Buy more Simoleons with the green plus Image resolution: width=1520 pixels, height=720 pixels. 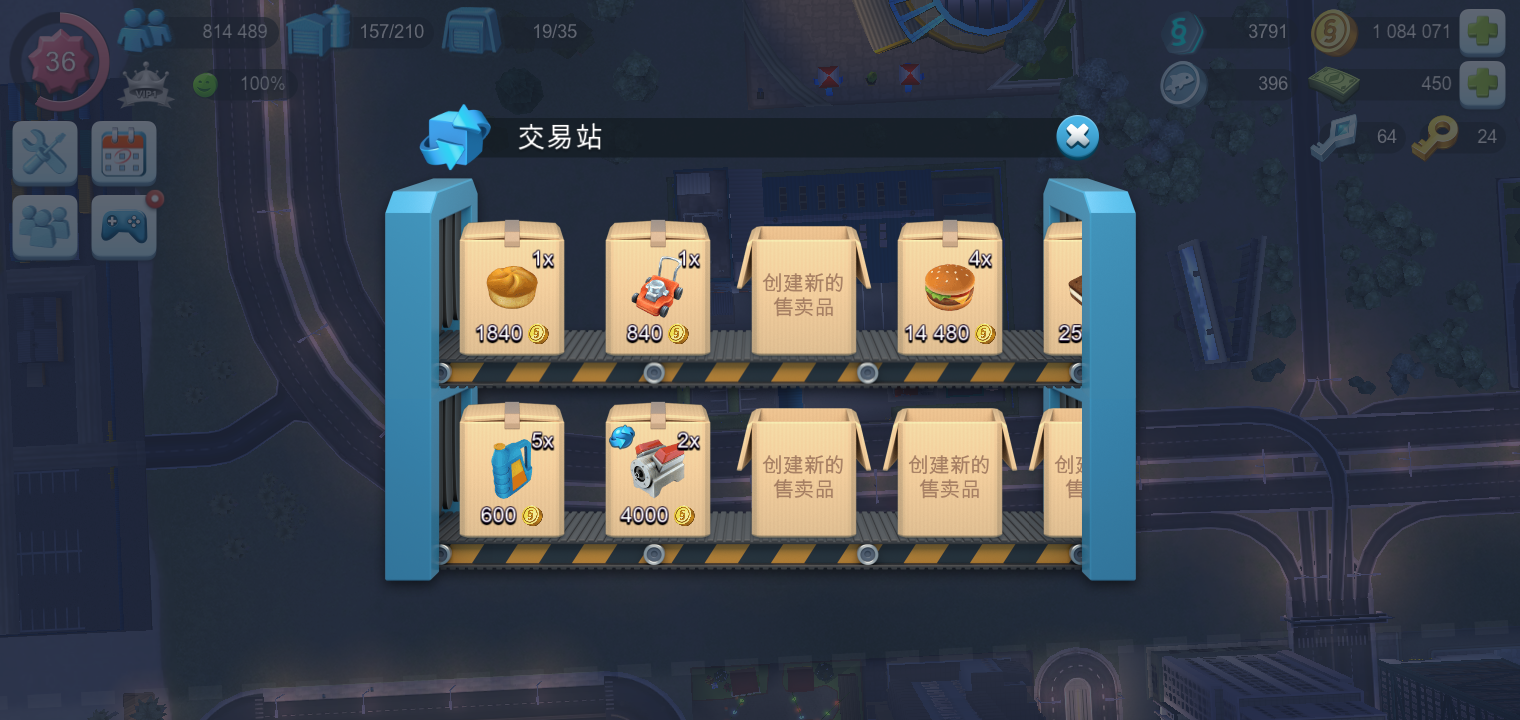pyautogui.click(x=1483, y=31)
